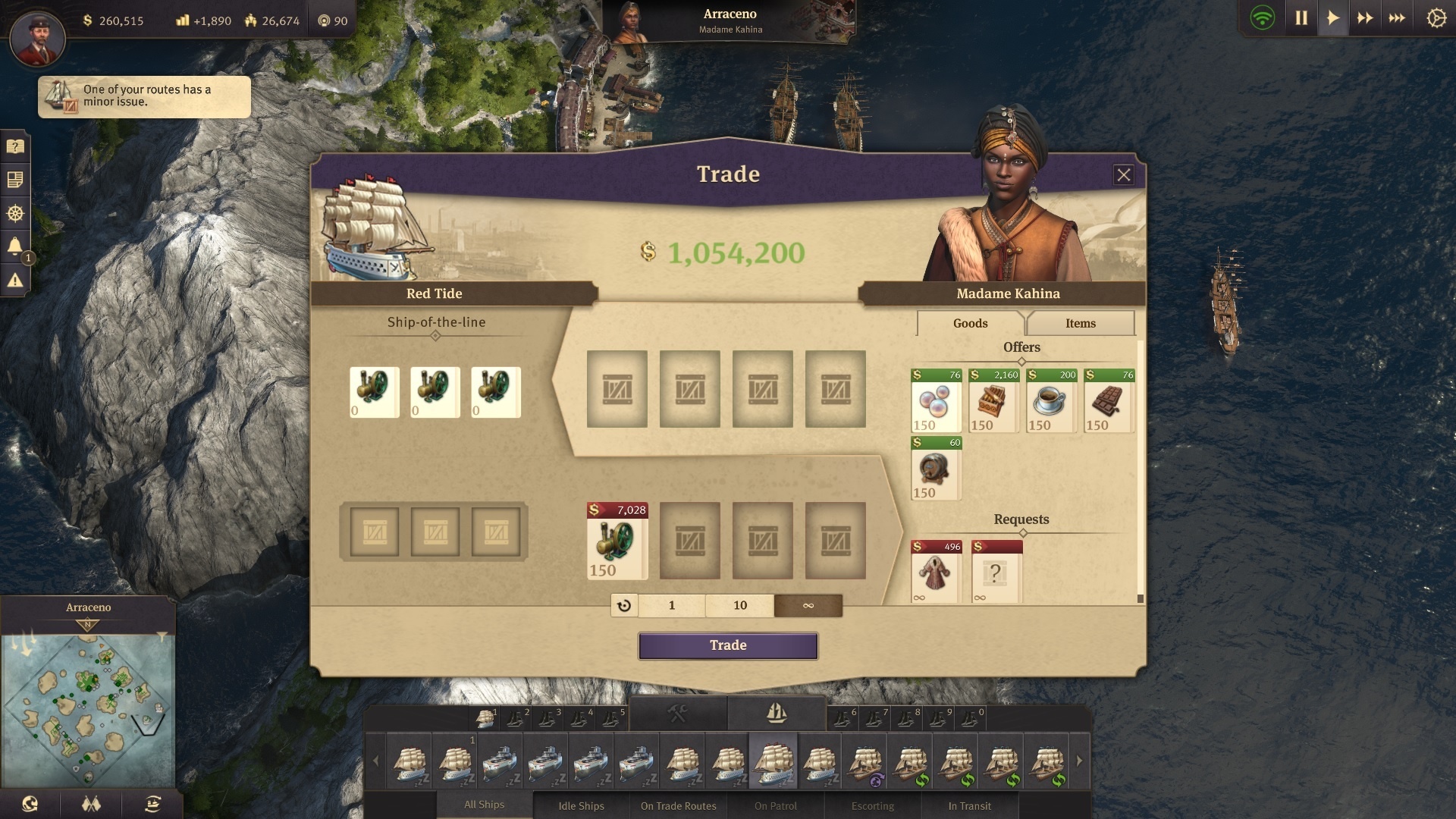Pick the chocolate offer
The width and height of the screenshot is (1456, 819).
click(1109, 401)
